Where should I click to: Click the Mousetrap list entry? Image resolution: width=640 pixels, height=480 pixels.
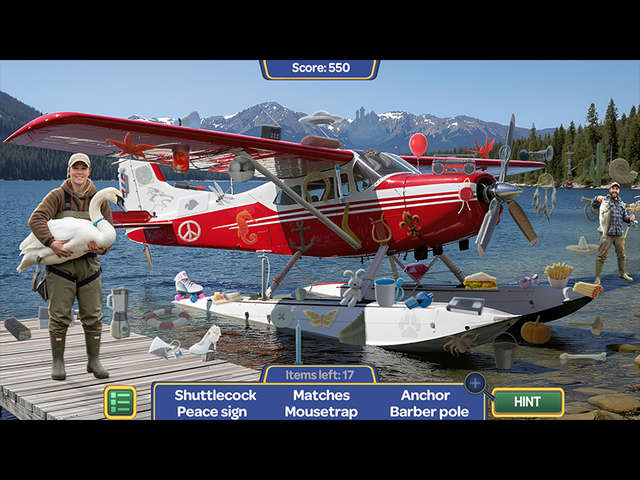[321, 411]
